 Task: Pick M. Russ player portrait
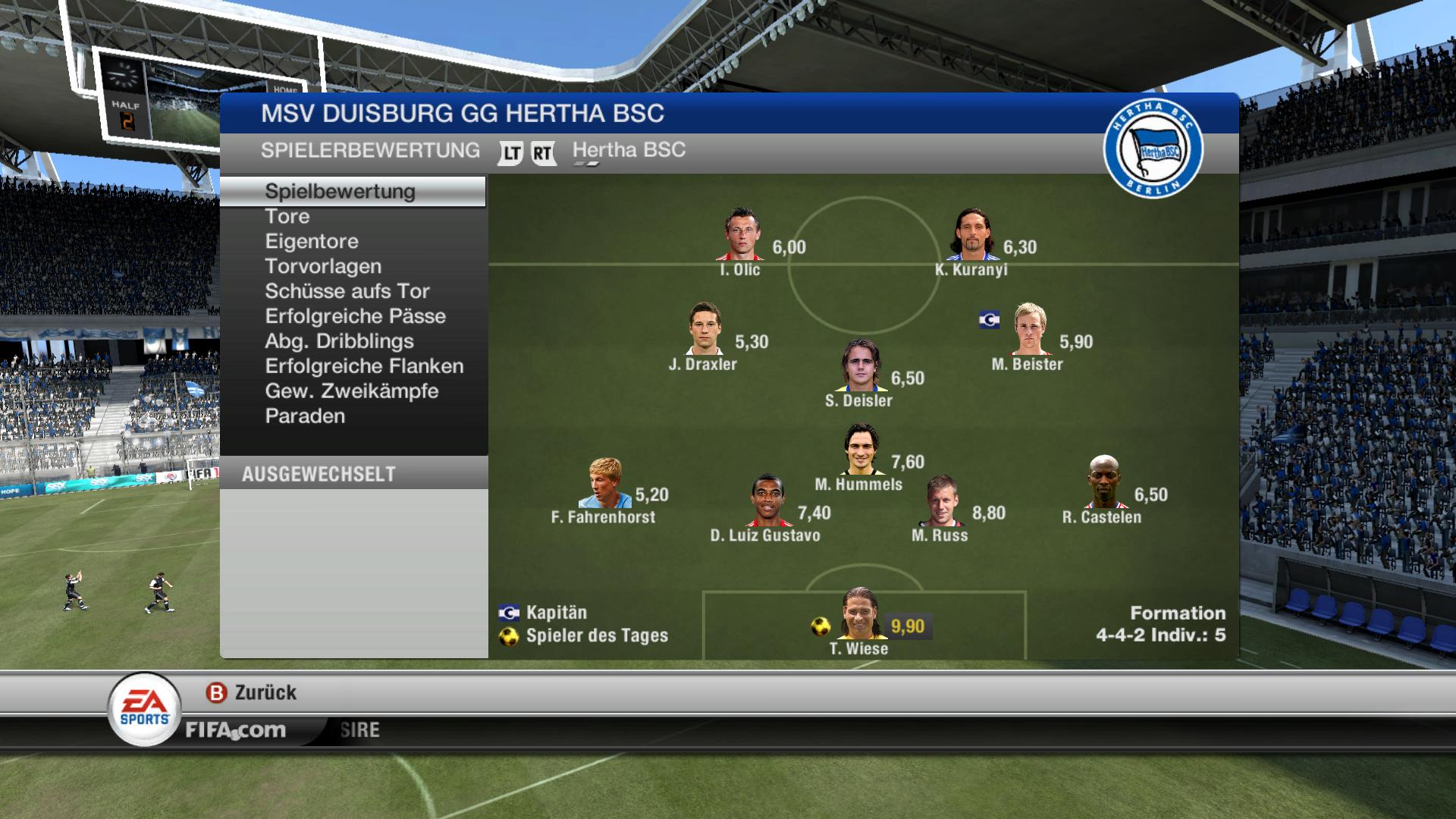941,501
